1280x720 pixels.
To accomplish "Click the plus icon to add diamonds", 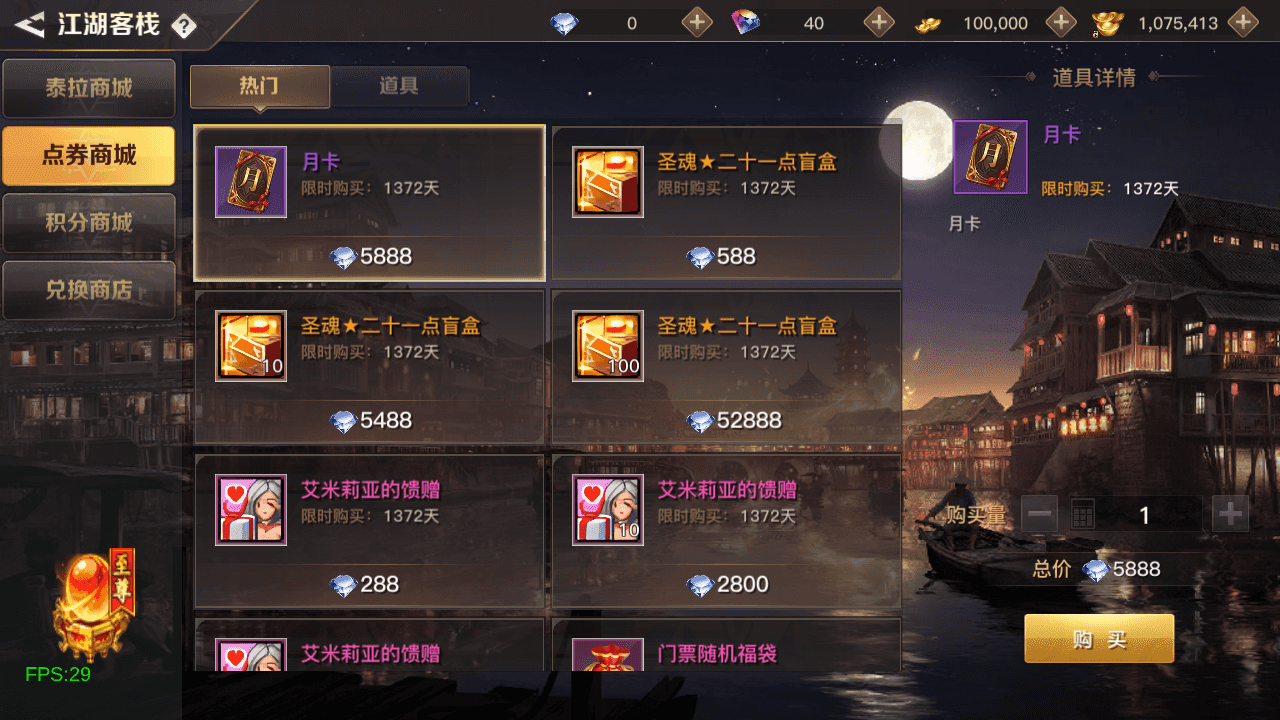I will pos(696,21).
